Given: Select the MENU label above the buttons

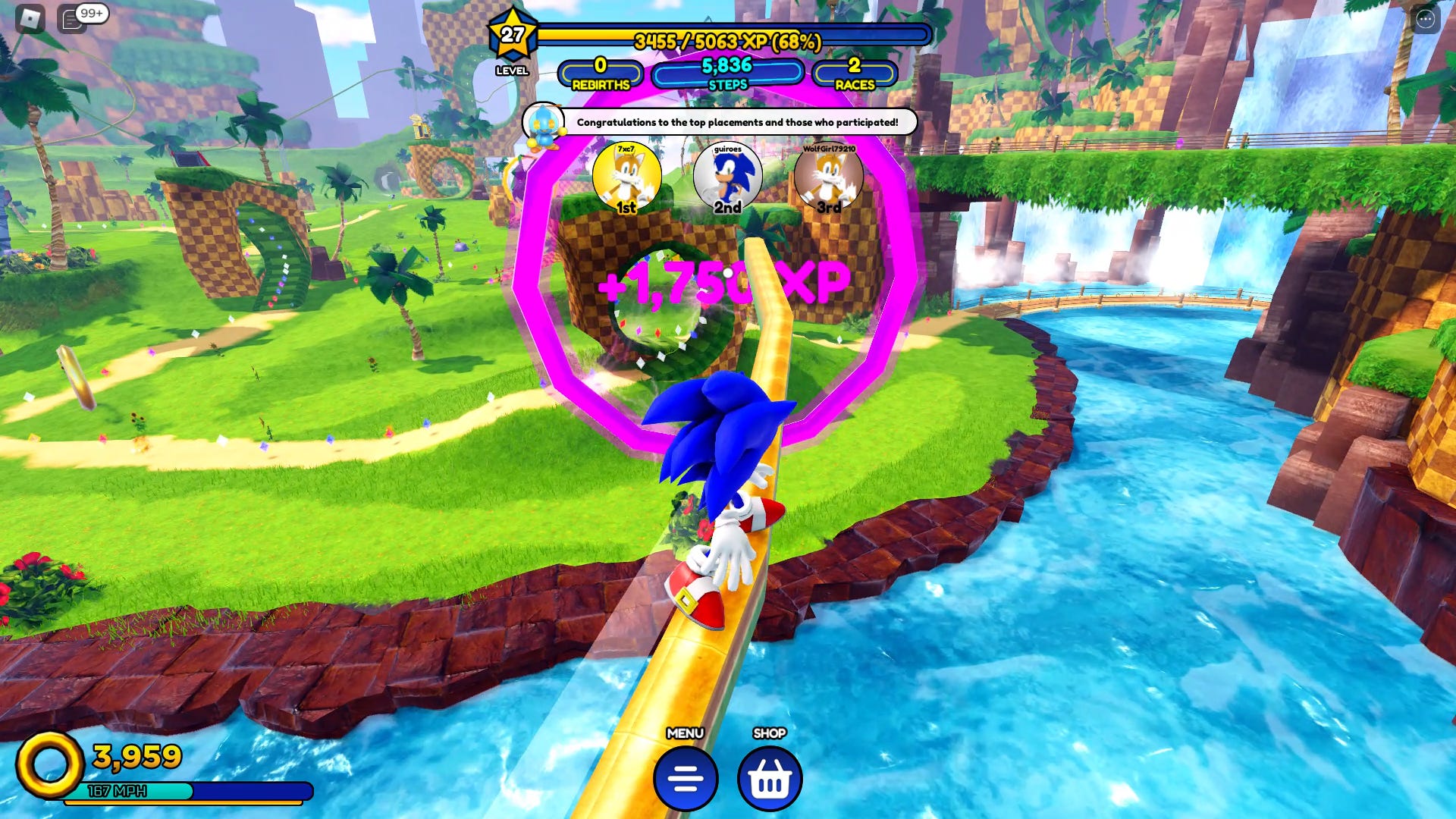Looking at the screenshot, I should tap(683, 733).
